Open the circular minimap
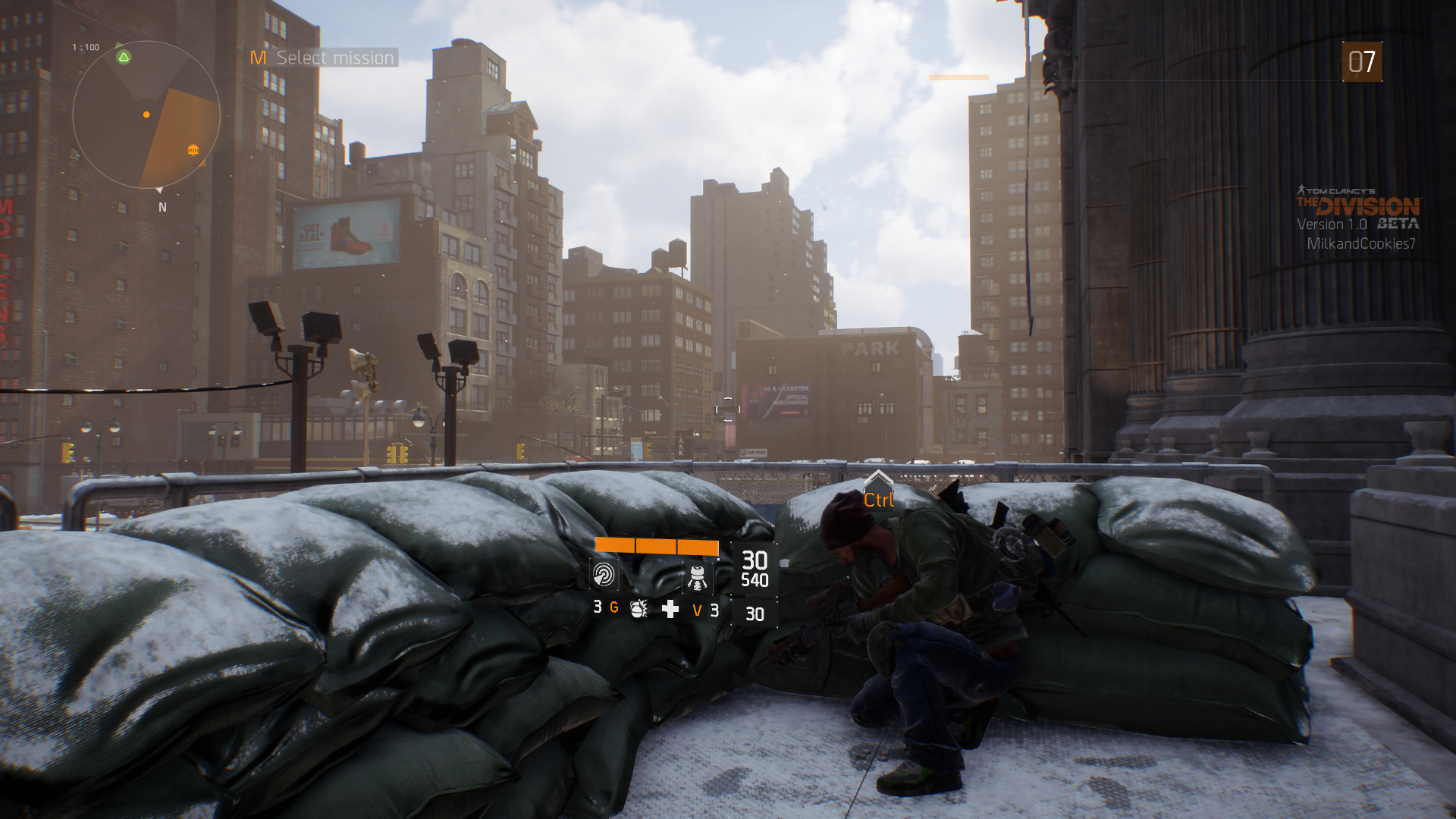1456x819 pixels. tap(146, 115)
